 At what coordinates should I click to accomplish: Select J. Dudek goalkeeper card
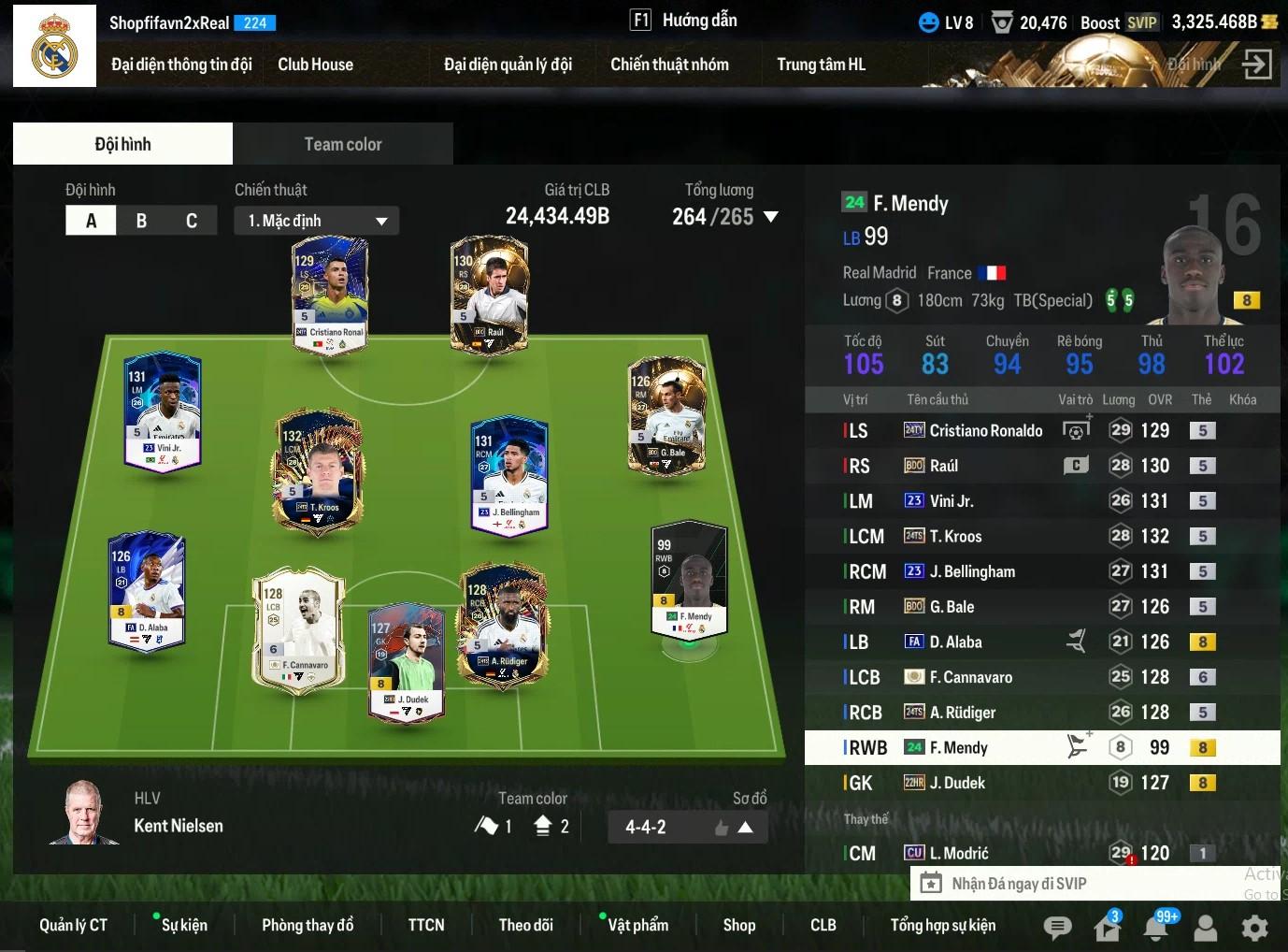point(407,662)
